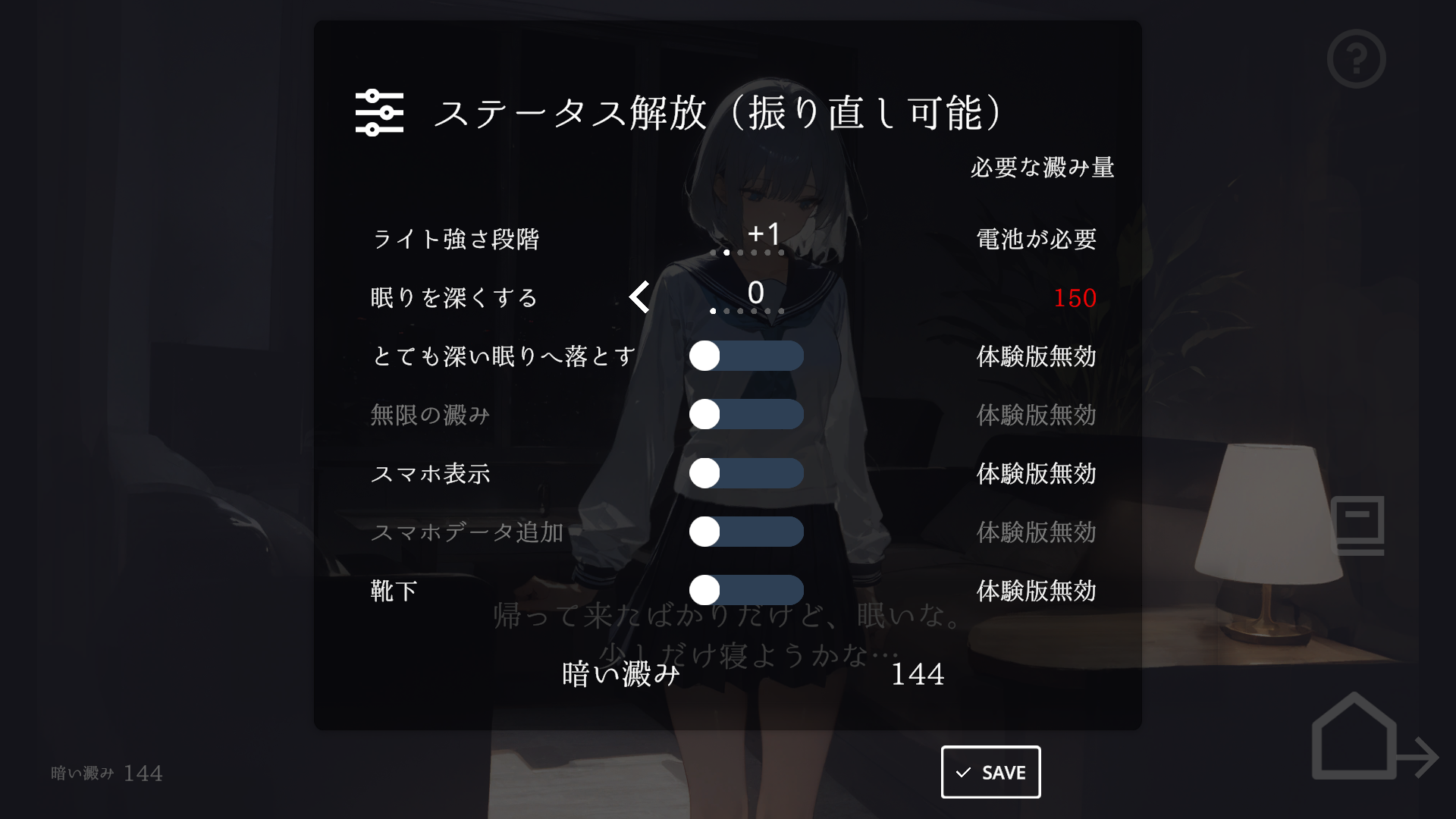Decrease 眠りを深くする with left arrow
The height and width of the screenshot is (819, 1456).
point(639,297)
